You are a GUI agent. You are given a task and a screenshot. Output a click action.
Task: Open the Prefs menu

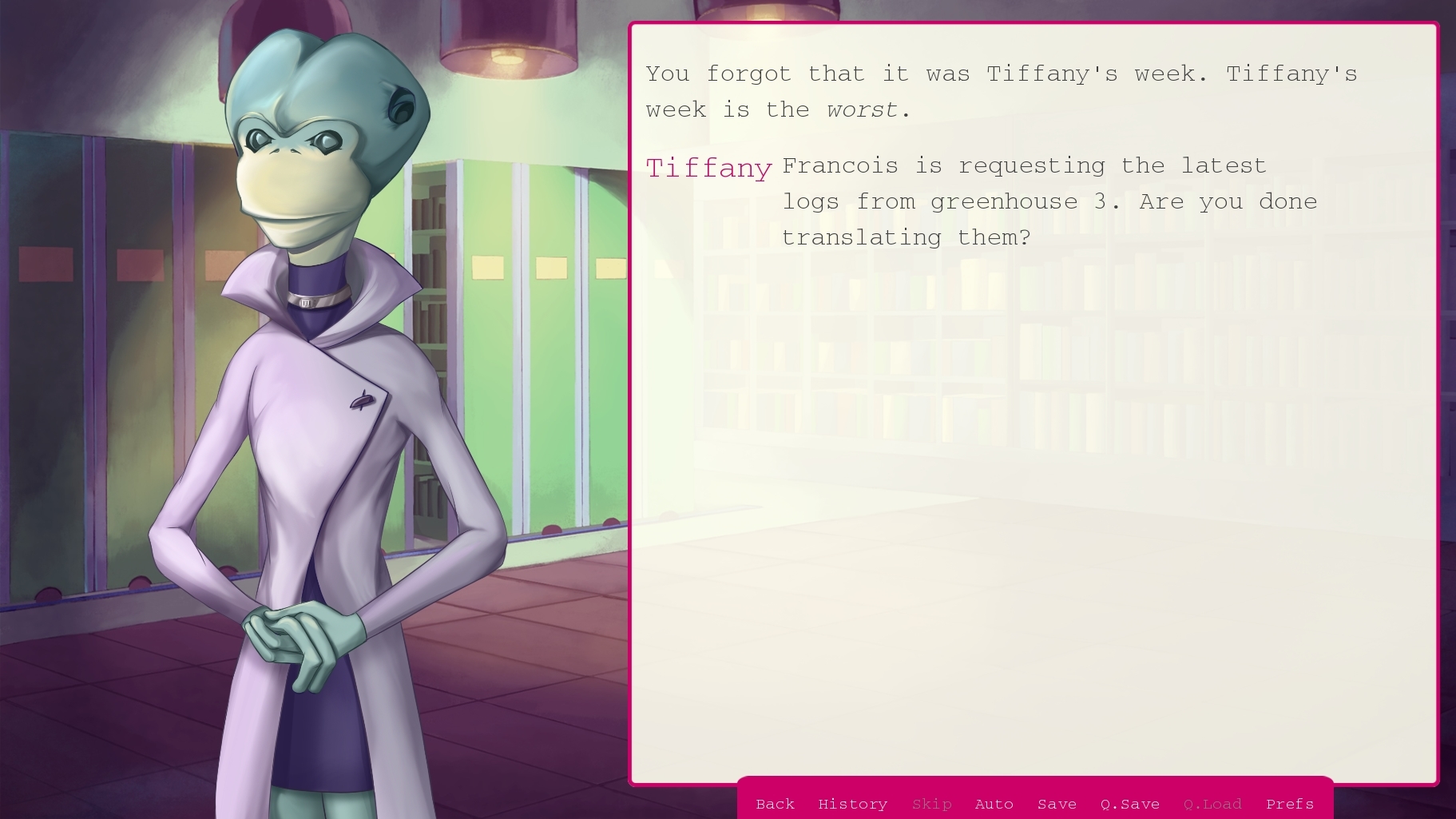(x=1289, y=804)
